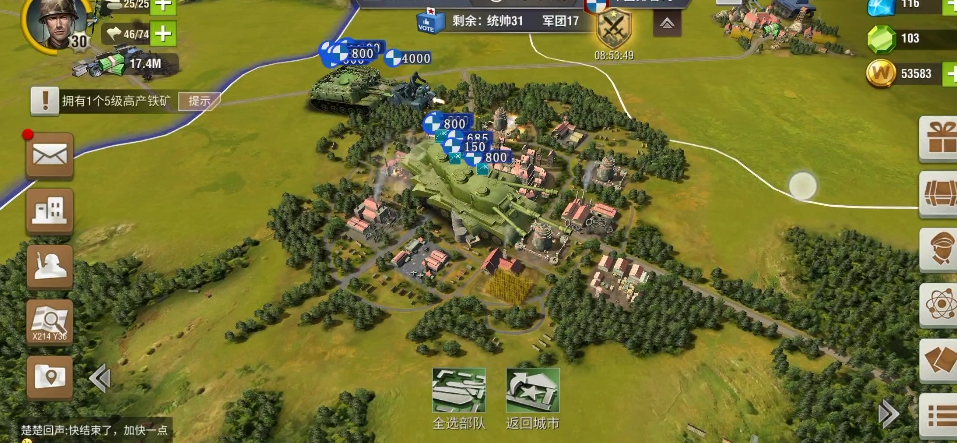This screenshot has height=443, width=957.
Task: Open the atom research icon
Action: pyautogui.click(x=940, y=303)
